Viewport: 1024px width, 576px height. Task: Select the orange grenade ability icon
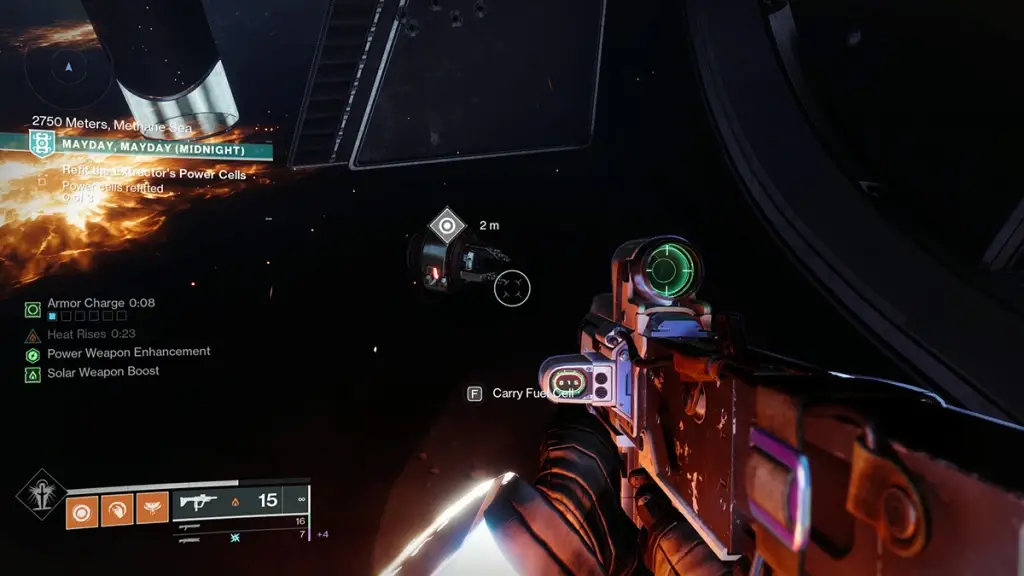click(82, 510)
